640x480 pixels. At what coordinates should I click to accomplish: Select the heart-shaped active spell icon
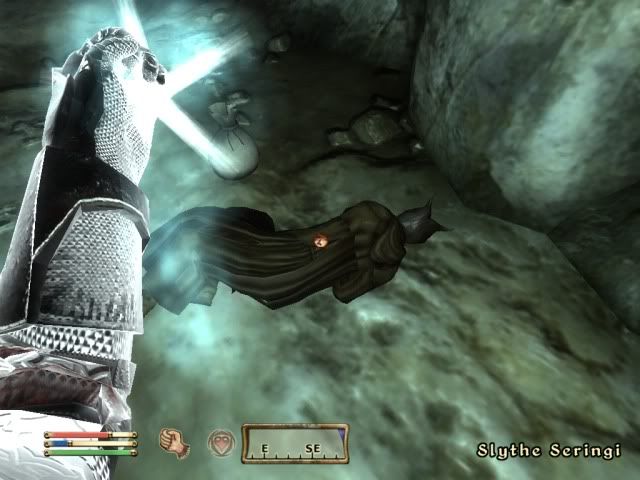pos(219,442)
